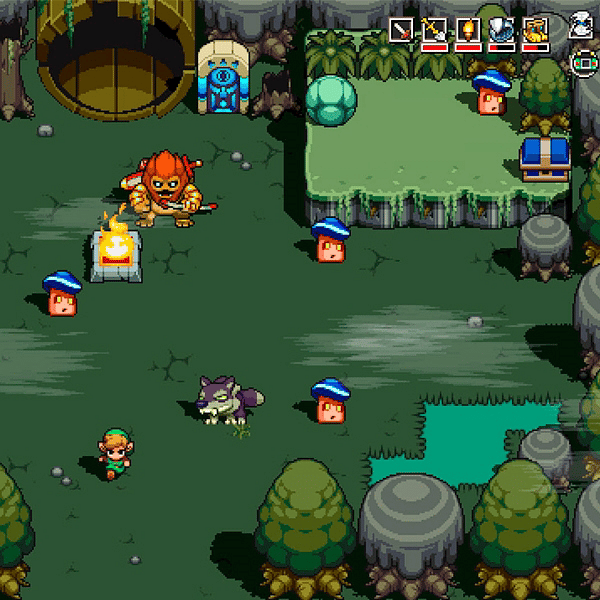Select the sword weapon slot
The width and height of the screenshot is (600, 600).
[401, 30]
